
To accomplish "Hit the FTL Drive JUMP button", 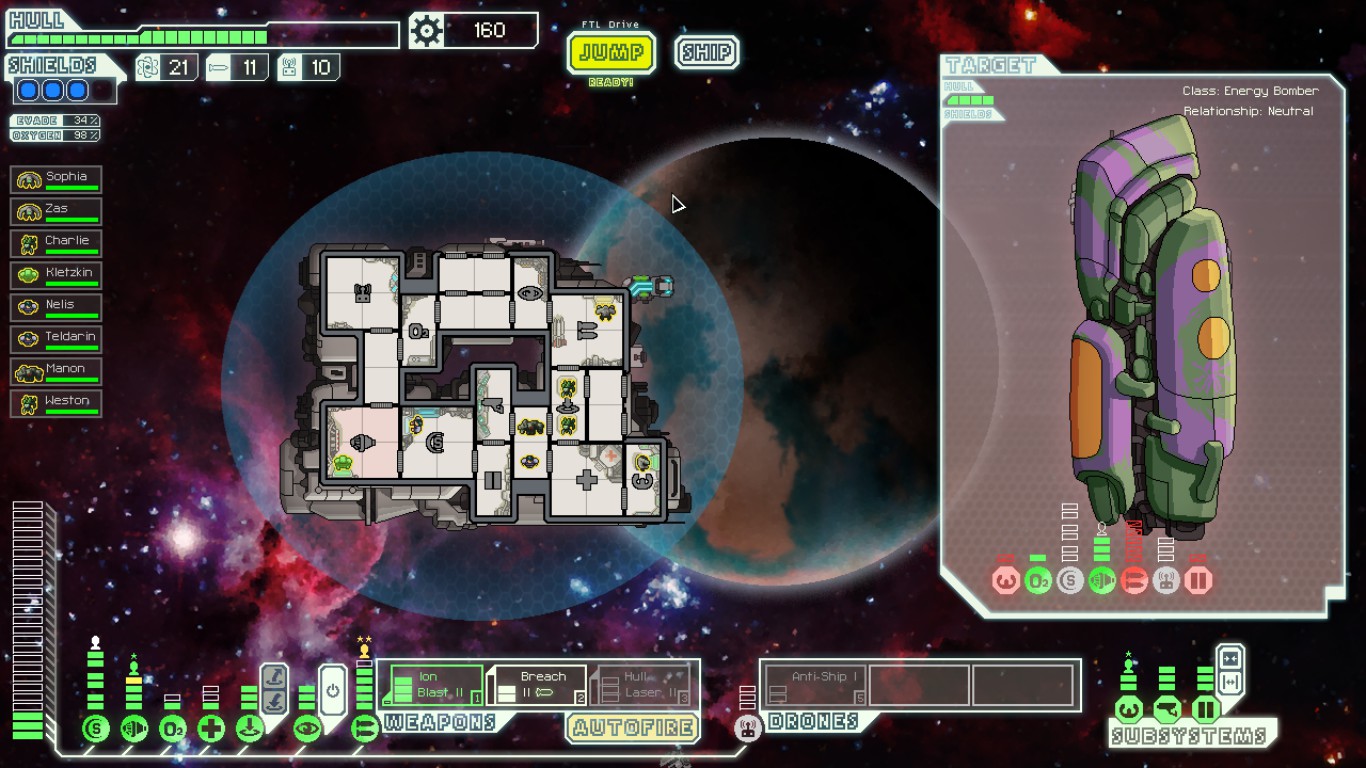I will (611, 52).
